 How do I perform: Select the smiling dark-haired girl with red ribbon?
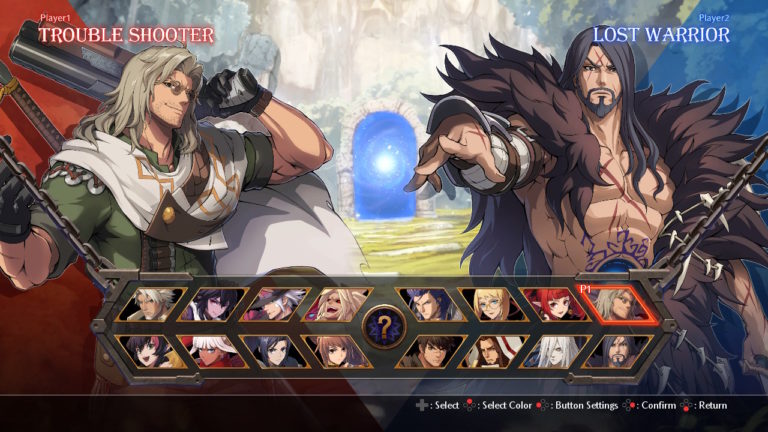point(151,352)
